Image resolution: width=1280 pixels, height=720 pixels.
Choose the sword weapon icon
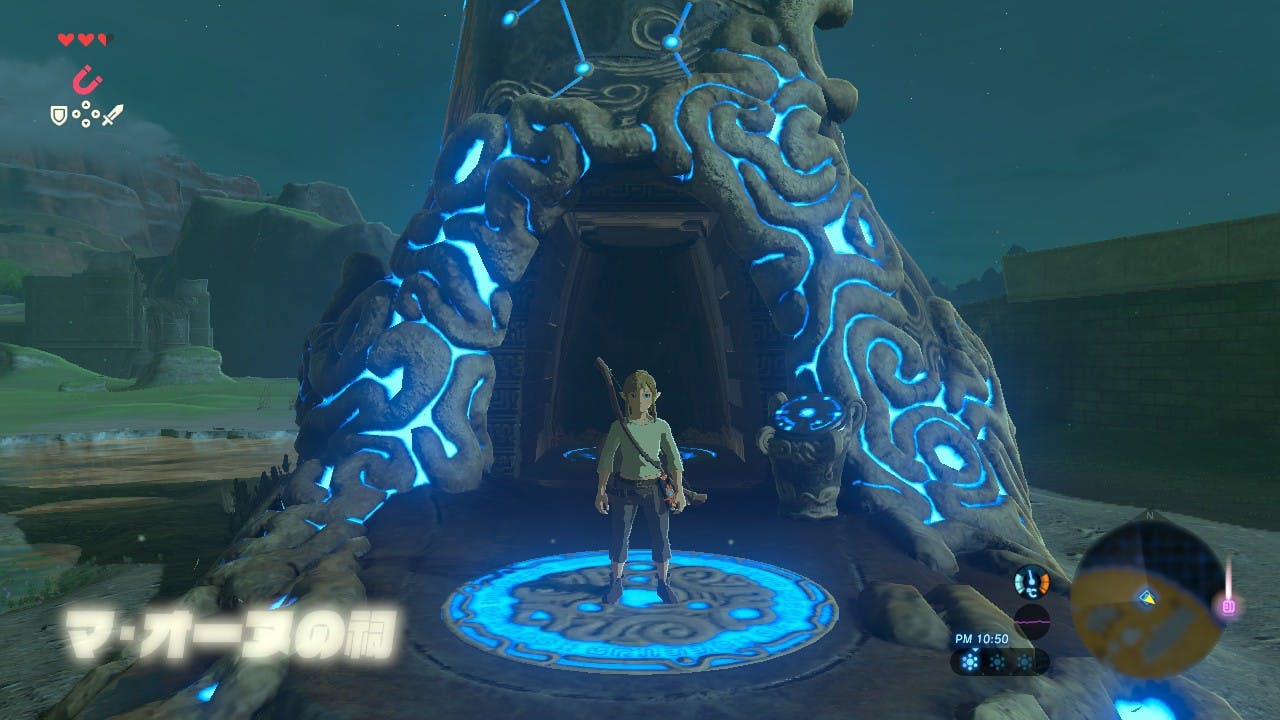coord(112,116)
